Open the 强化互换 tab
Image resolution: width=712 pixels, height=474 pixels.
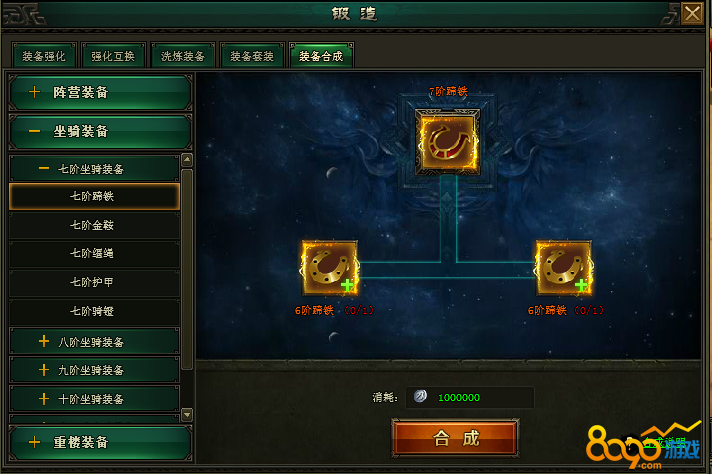point(113,56)
